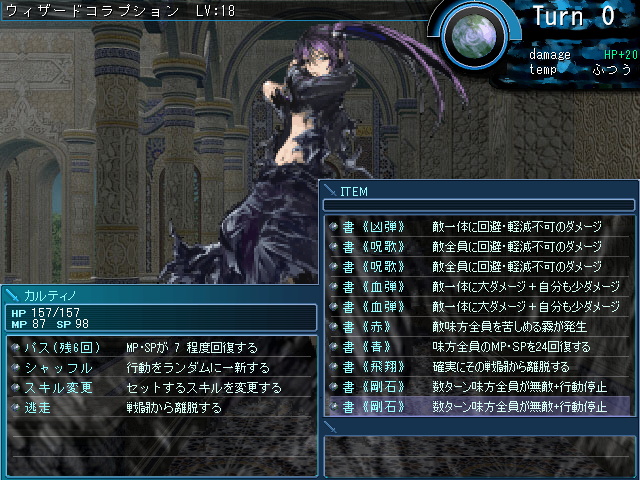Use the 書《凶弾》 item
640x480 pixels.
(370, 226)
